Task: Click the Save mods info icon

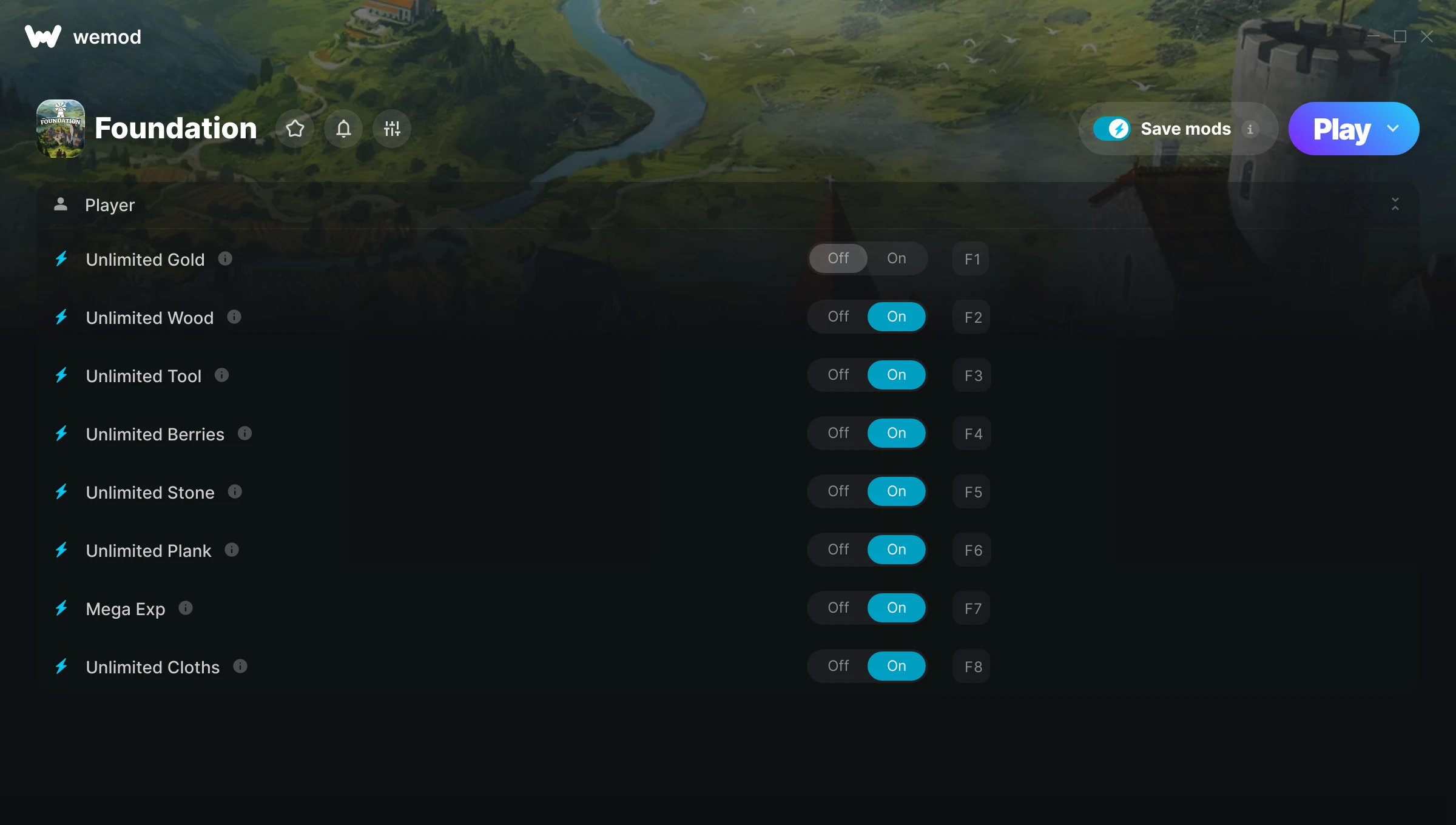Action: (x=1251, y=129)
